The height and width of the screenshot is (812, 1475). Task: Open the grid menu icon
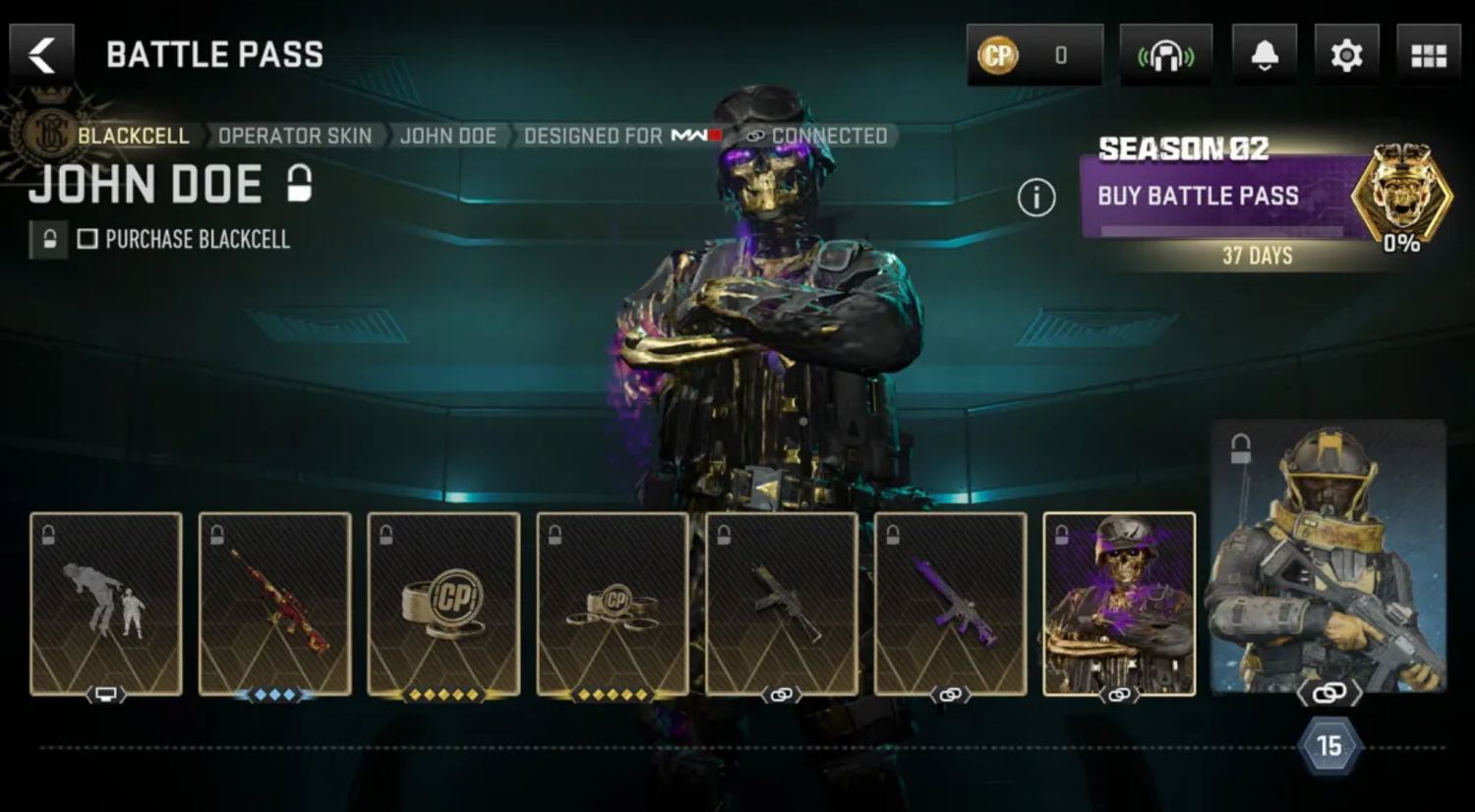1428,56
